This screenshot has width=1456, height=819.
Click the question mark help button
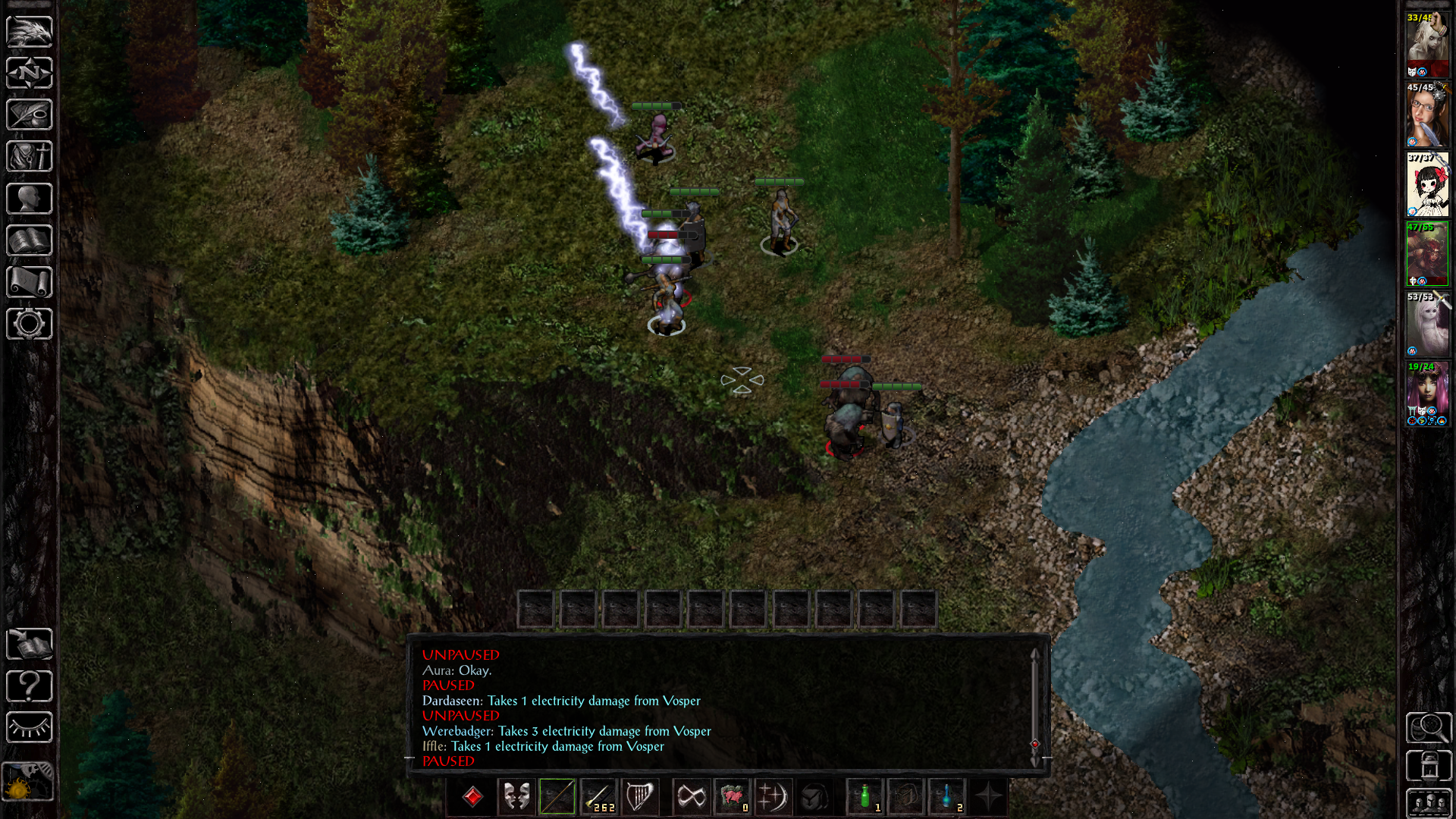[29, 686]
